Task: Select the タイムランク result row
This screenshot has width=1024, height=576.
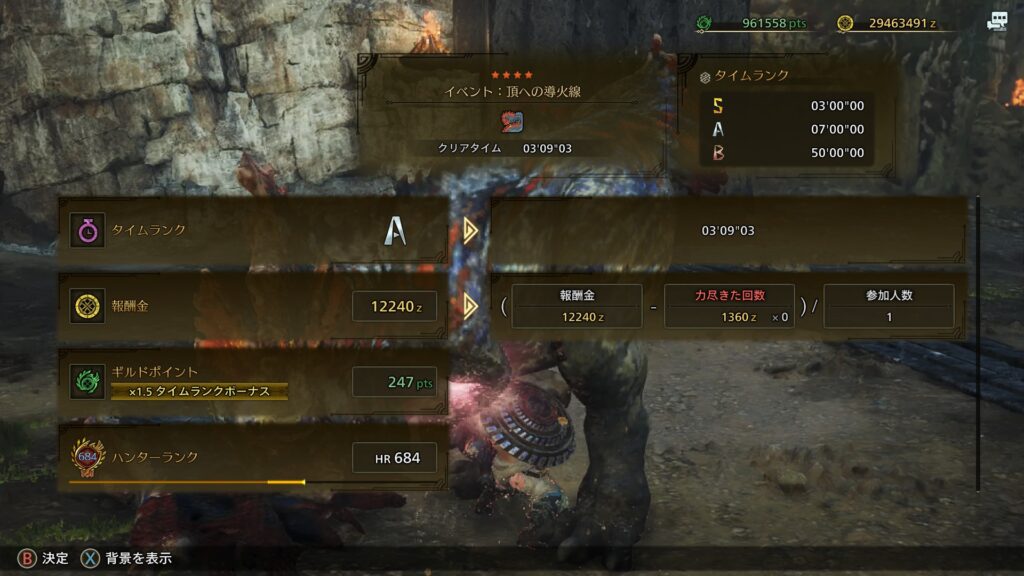Action: tap(252, 231)
